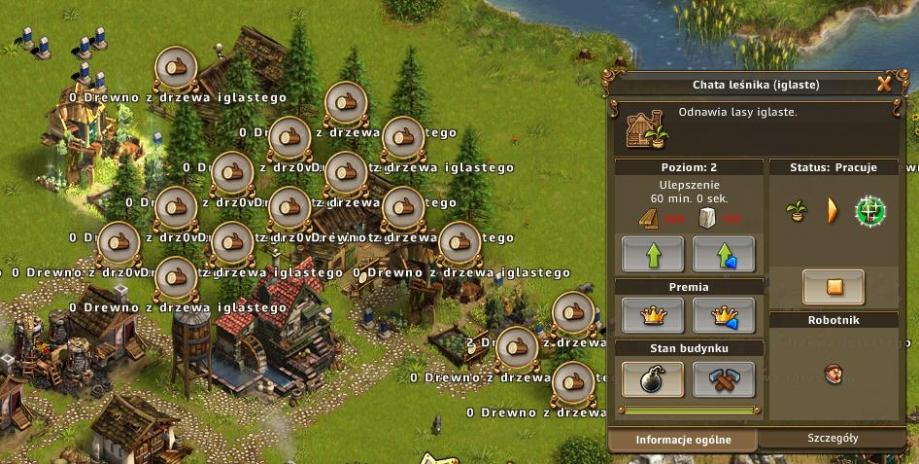Apply the crown with blue gem bonus
The width and height of the screenshot is (919, 464).
click(x=724, y=316)
